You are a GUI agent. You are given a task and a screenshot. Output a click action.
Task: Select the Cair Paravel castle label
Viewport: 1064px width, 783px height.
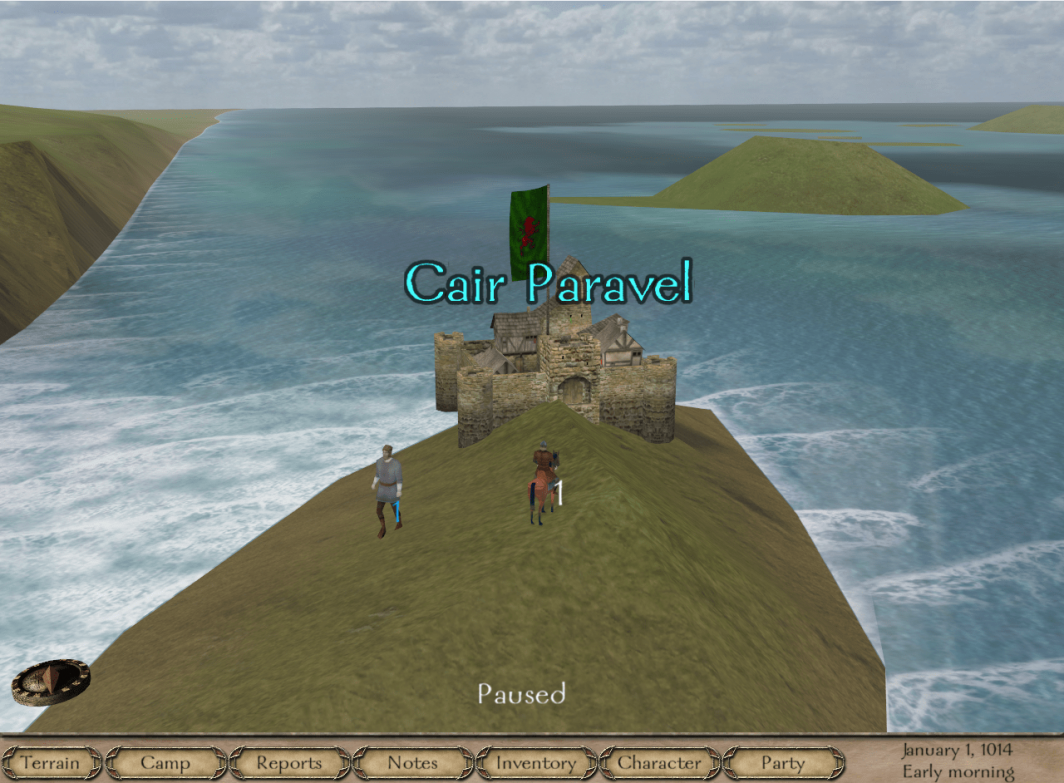click(548, 284)
